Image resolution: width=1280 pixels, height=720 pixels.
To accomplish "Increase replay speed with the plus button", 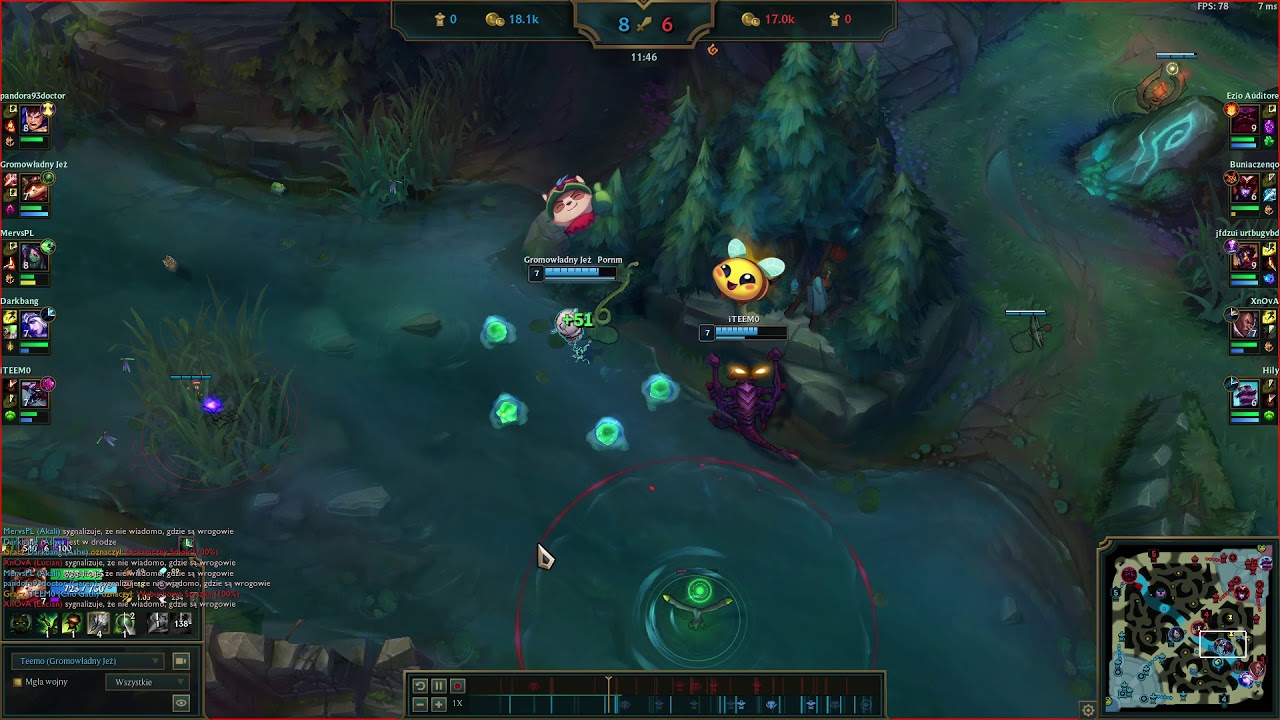I will pyautogui.click(x=439, y=704).
